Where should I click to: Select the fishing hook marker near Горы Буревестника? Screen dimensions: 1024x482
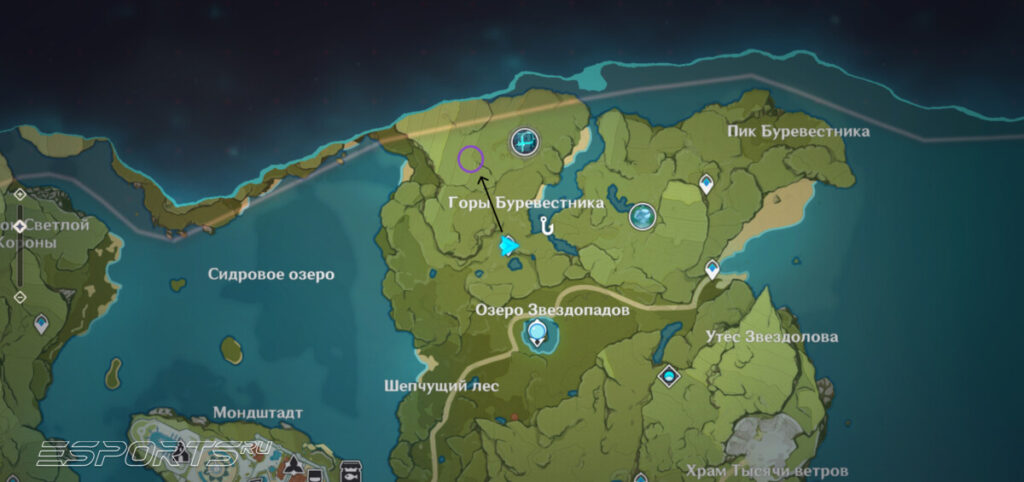546,225
